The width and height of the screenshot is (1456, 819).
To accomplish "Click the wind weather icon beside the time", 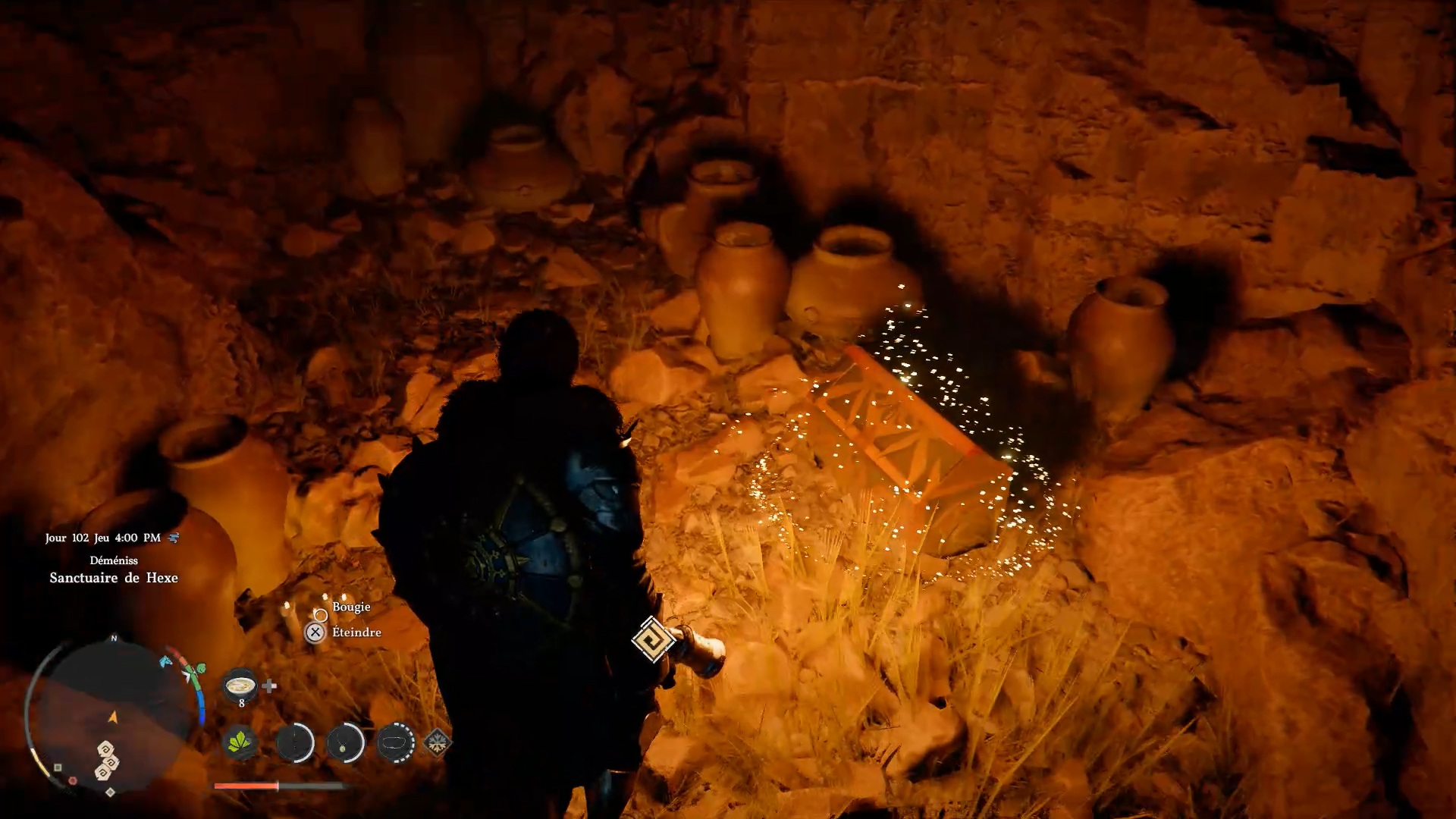I will [174, 538].
